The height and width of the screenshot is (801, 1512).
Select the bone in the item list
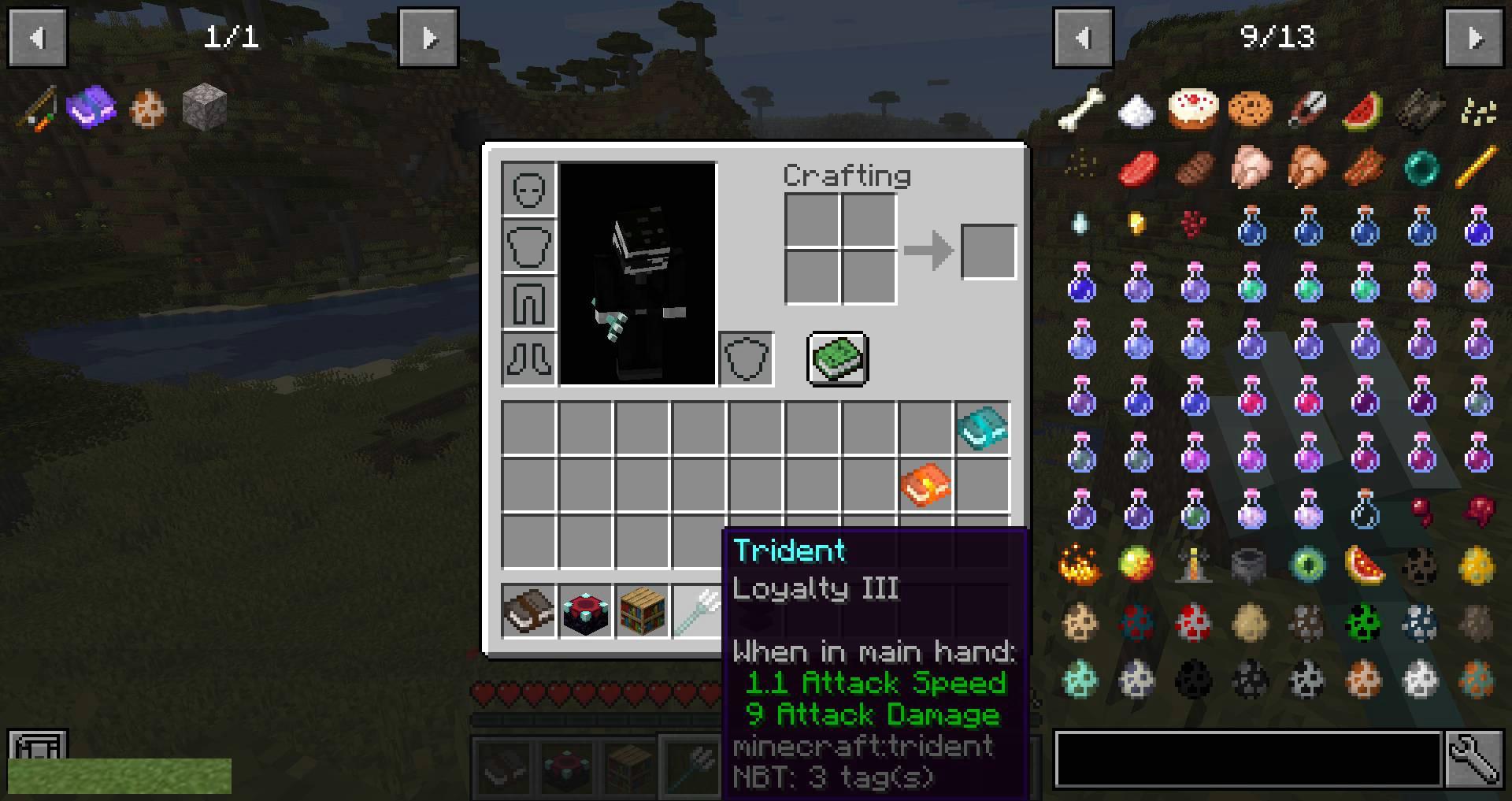(1080, 109)
